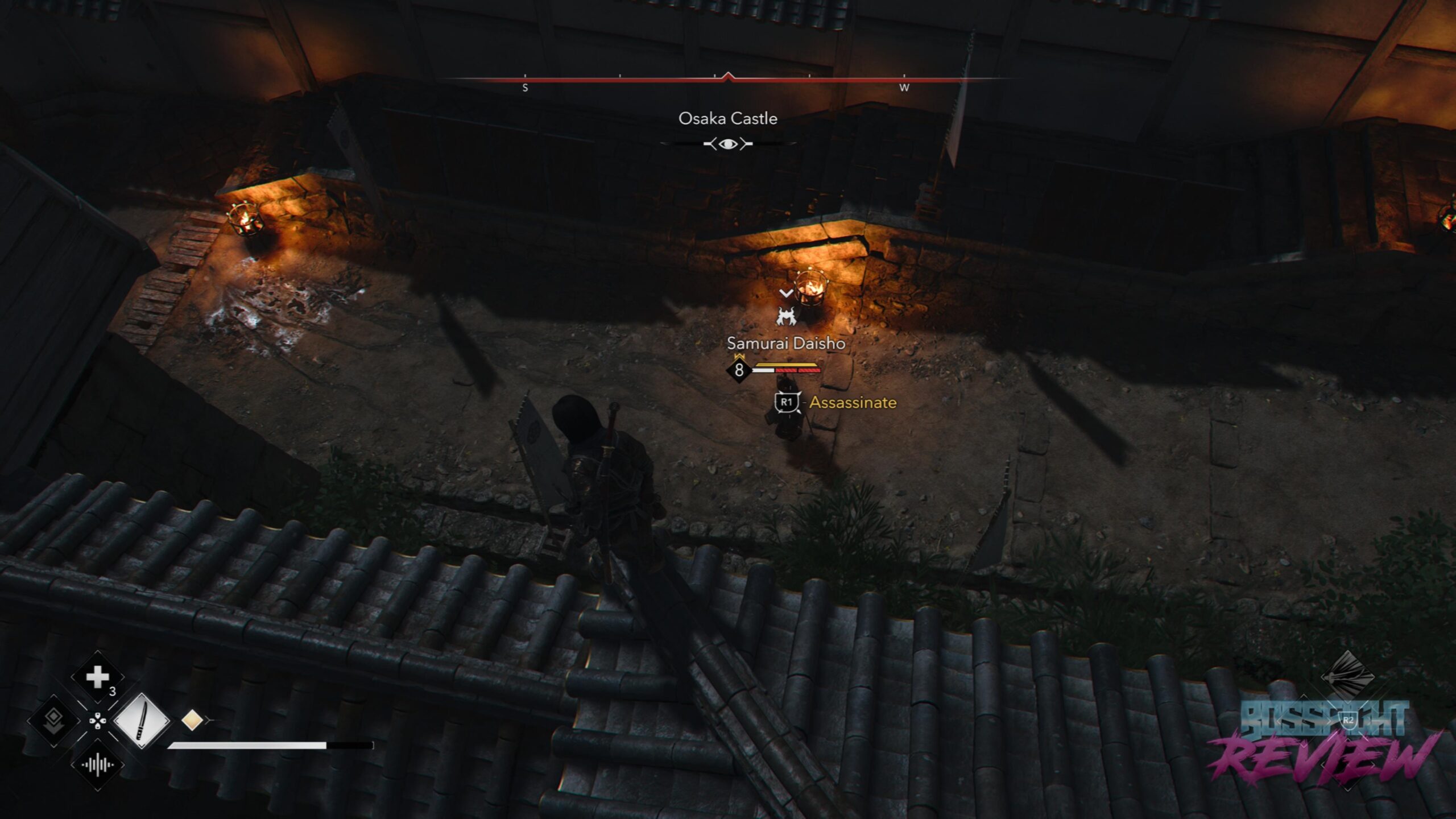Click the Bossfight Review watermark logo
Screen dimensions: 1456x819
pyautogui.click(x=1324, y=739)
